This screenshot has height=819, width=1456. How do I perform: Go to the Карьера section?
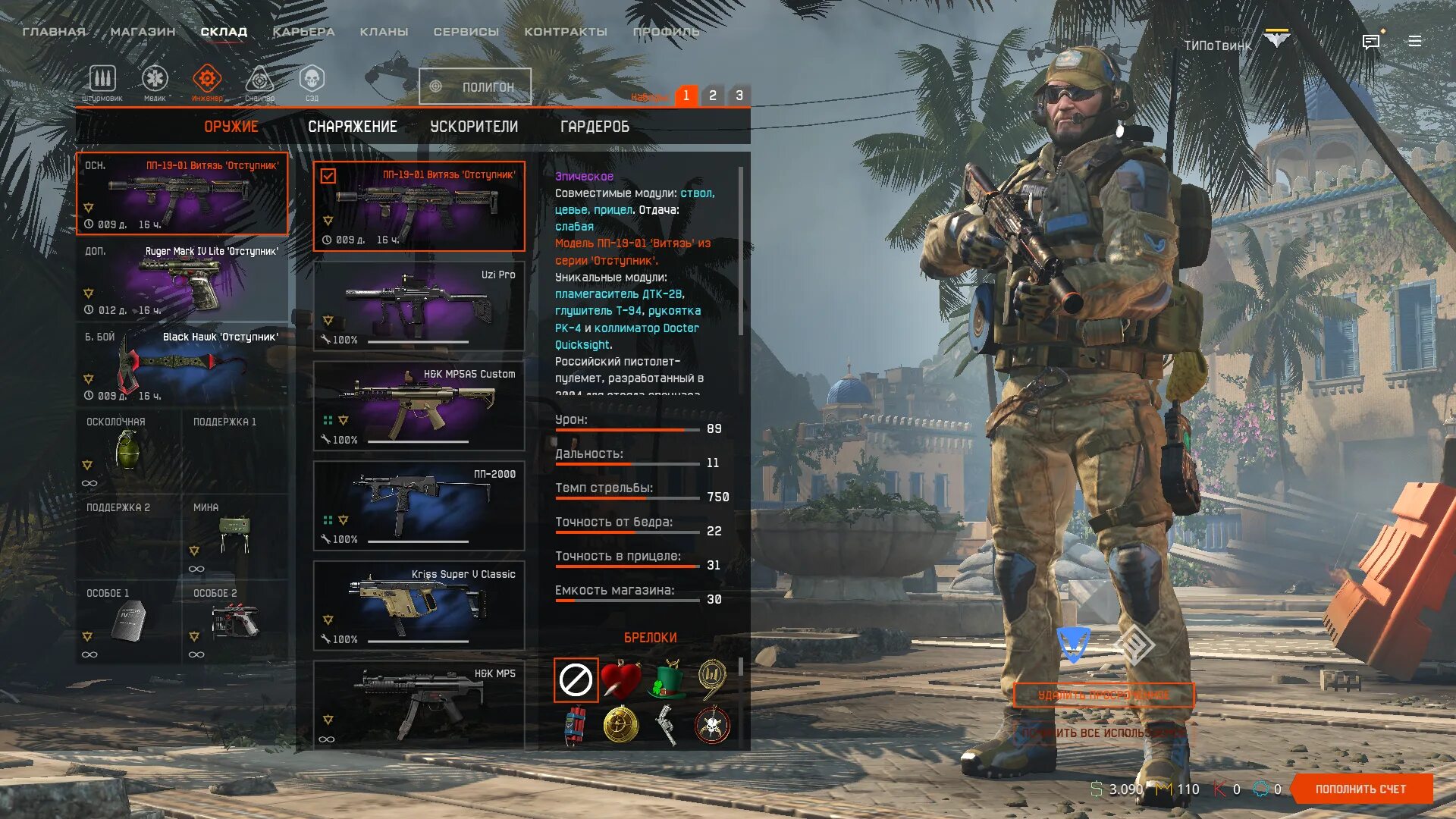coord(303,32)
